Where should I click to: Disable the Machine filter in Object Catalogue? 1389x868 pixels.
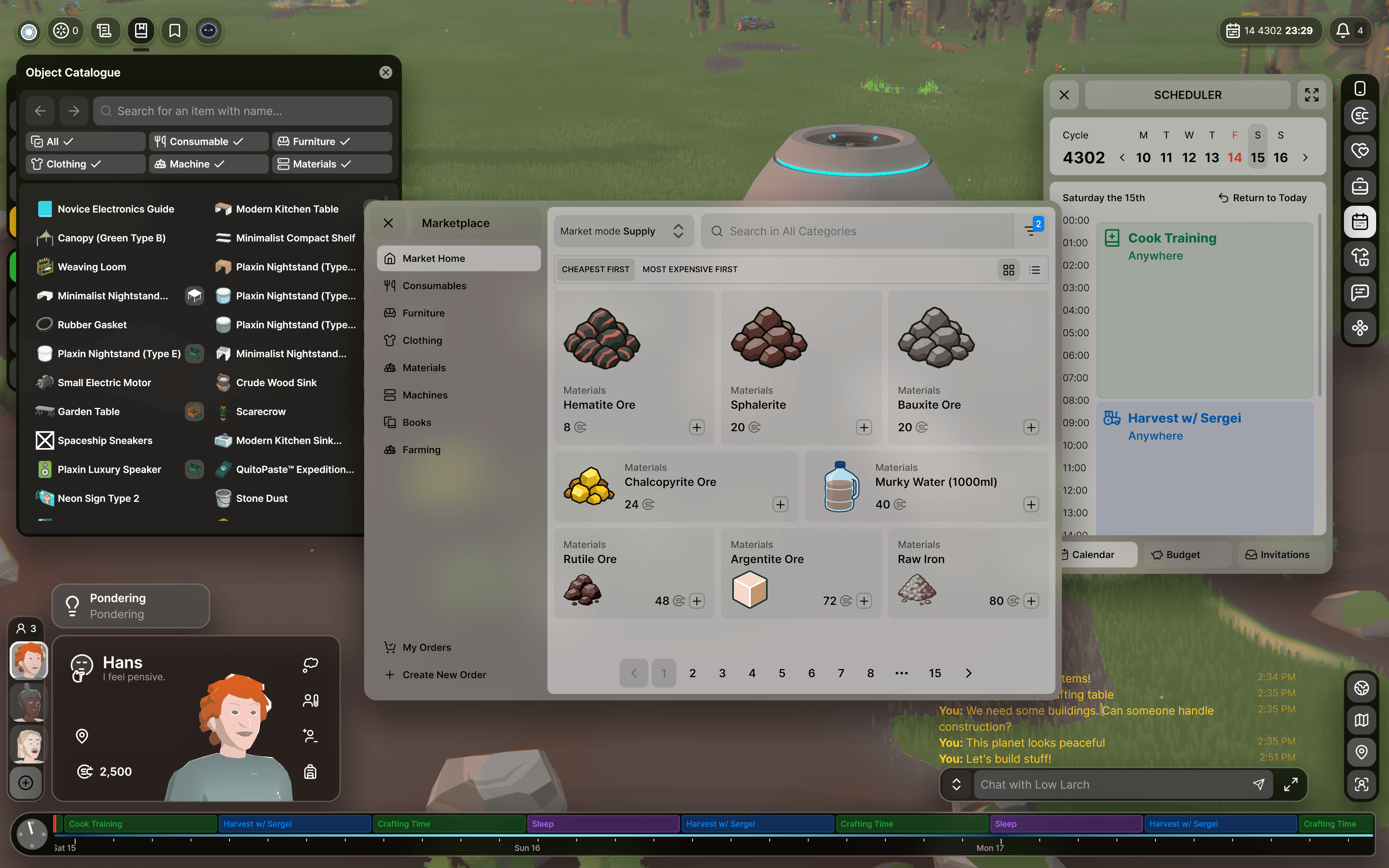click(208, 164)
